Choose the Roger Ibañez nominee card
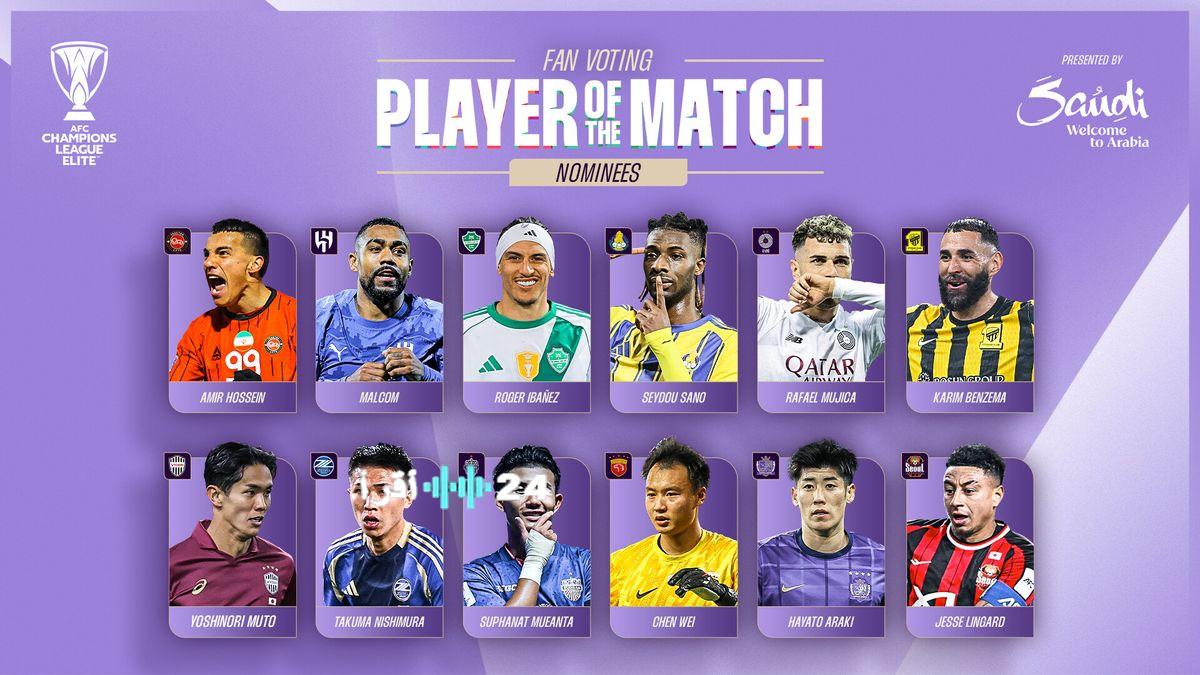1200x675 pixels. point(526,320)
